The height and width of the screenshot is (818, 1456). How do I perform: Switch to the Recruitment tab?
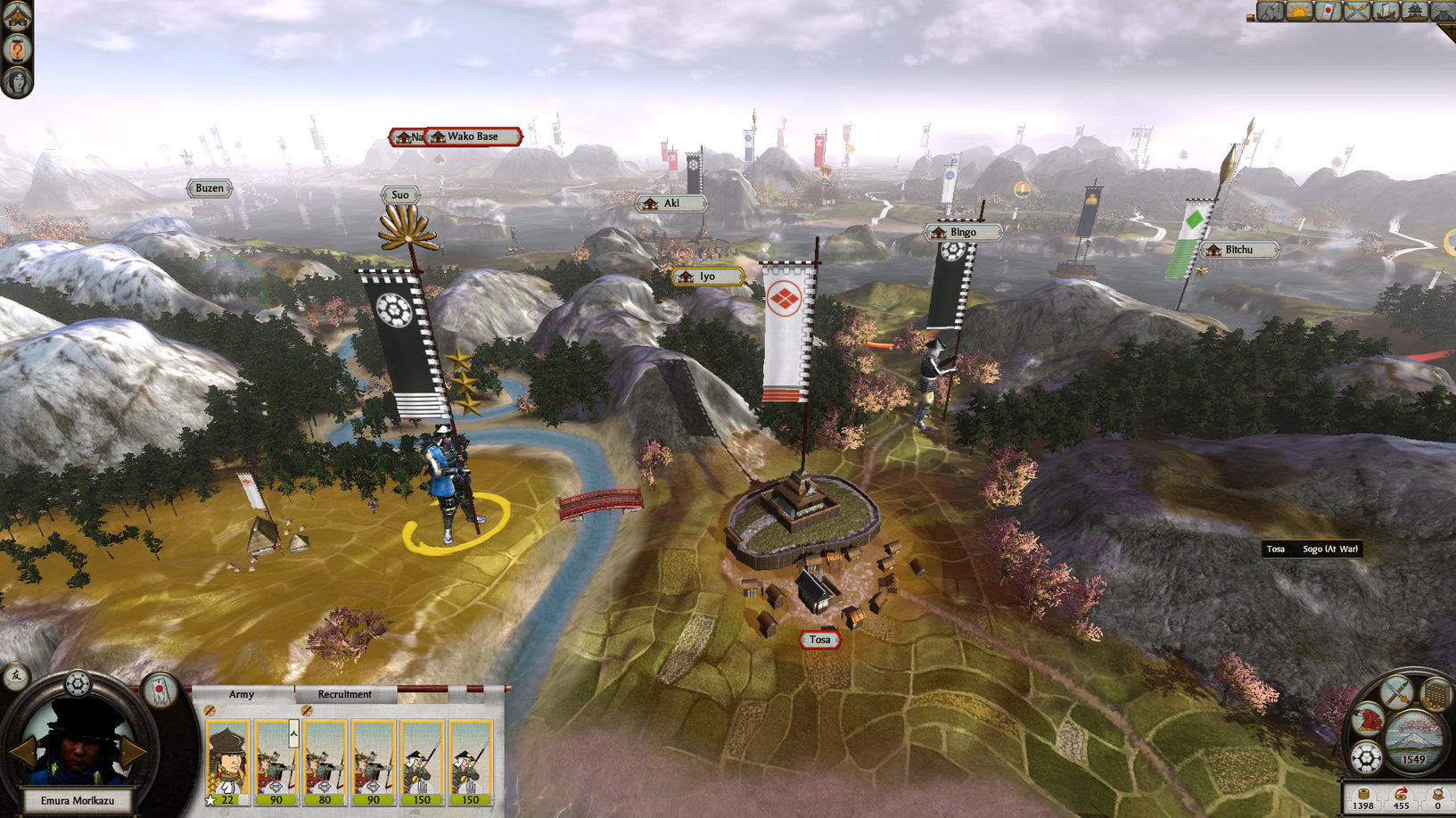345,694
